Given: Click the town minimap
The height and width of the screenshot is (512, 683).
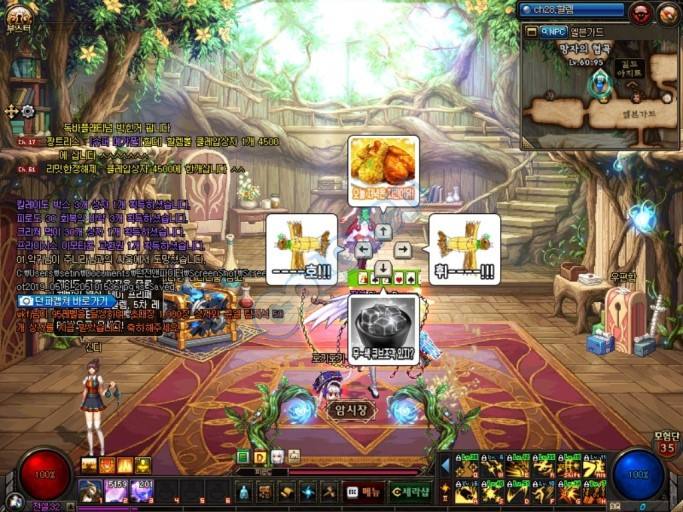Looking at the screenshot, I should pos(599,95).
